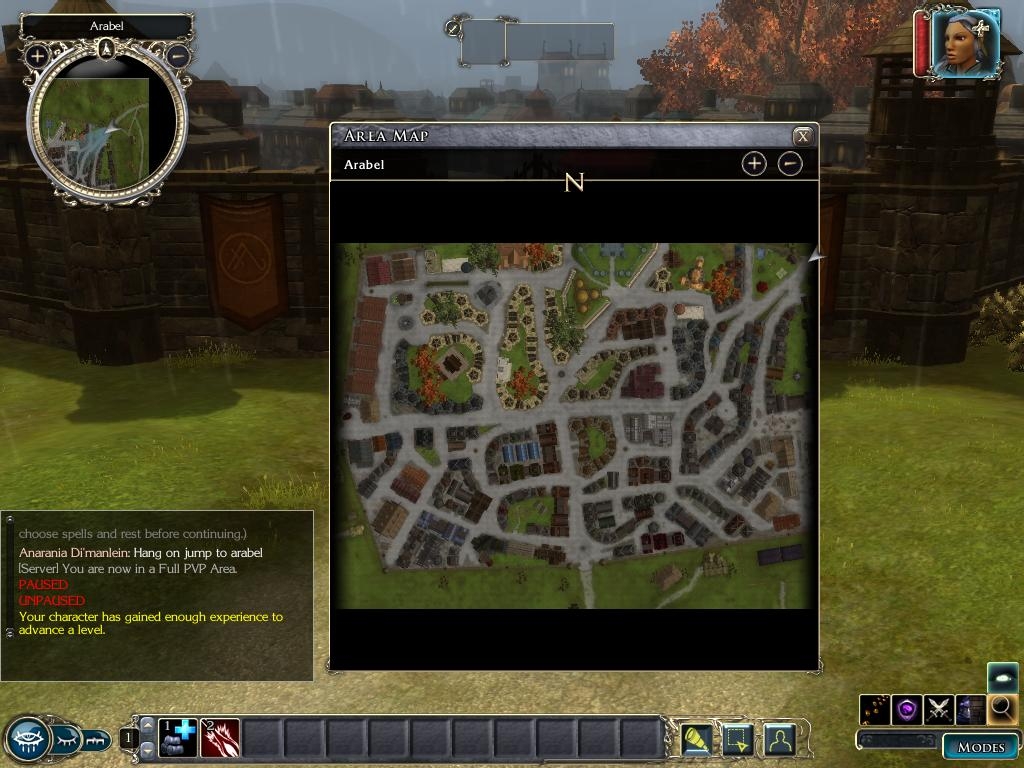Activate the red arrows ability in slot two
1024x768 pixels.
220,739
